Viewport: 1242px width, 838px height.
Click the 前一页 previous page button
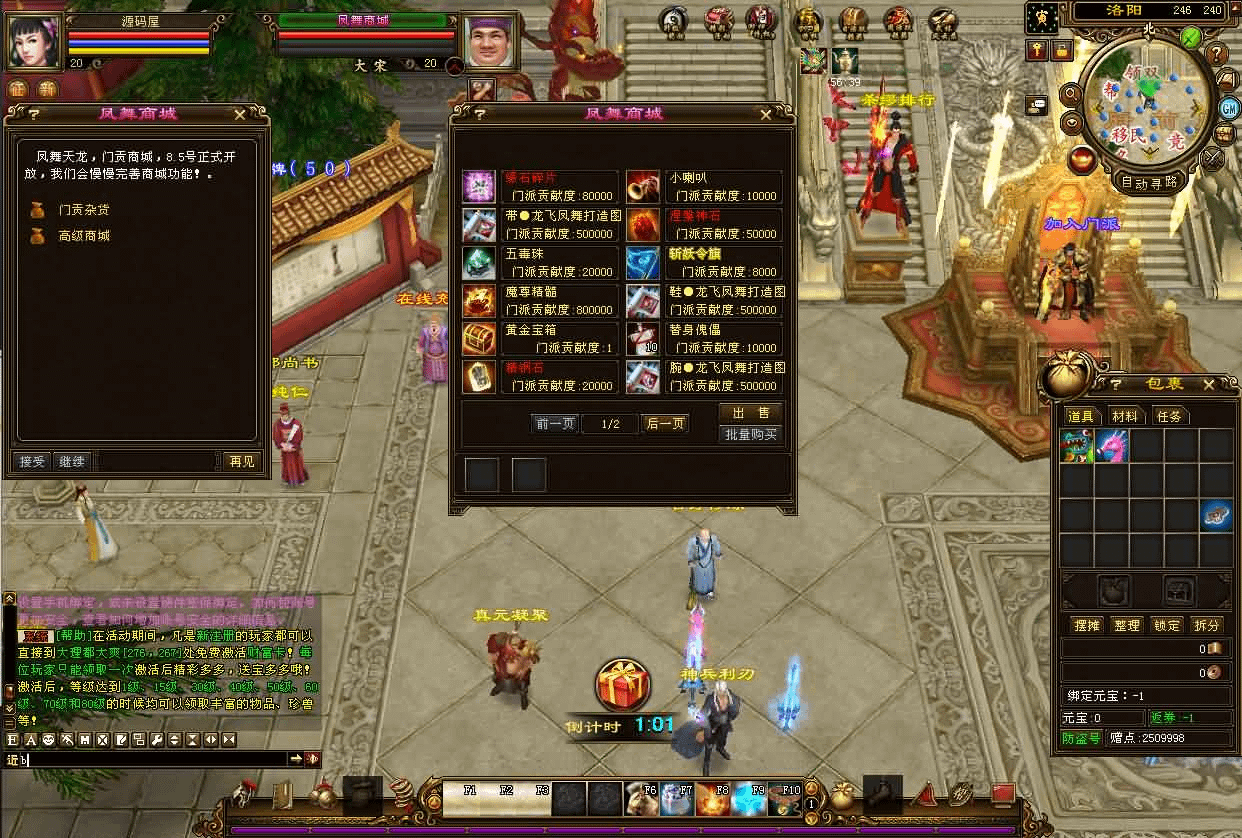(x=555, y=424)
